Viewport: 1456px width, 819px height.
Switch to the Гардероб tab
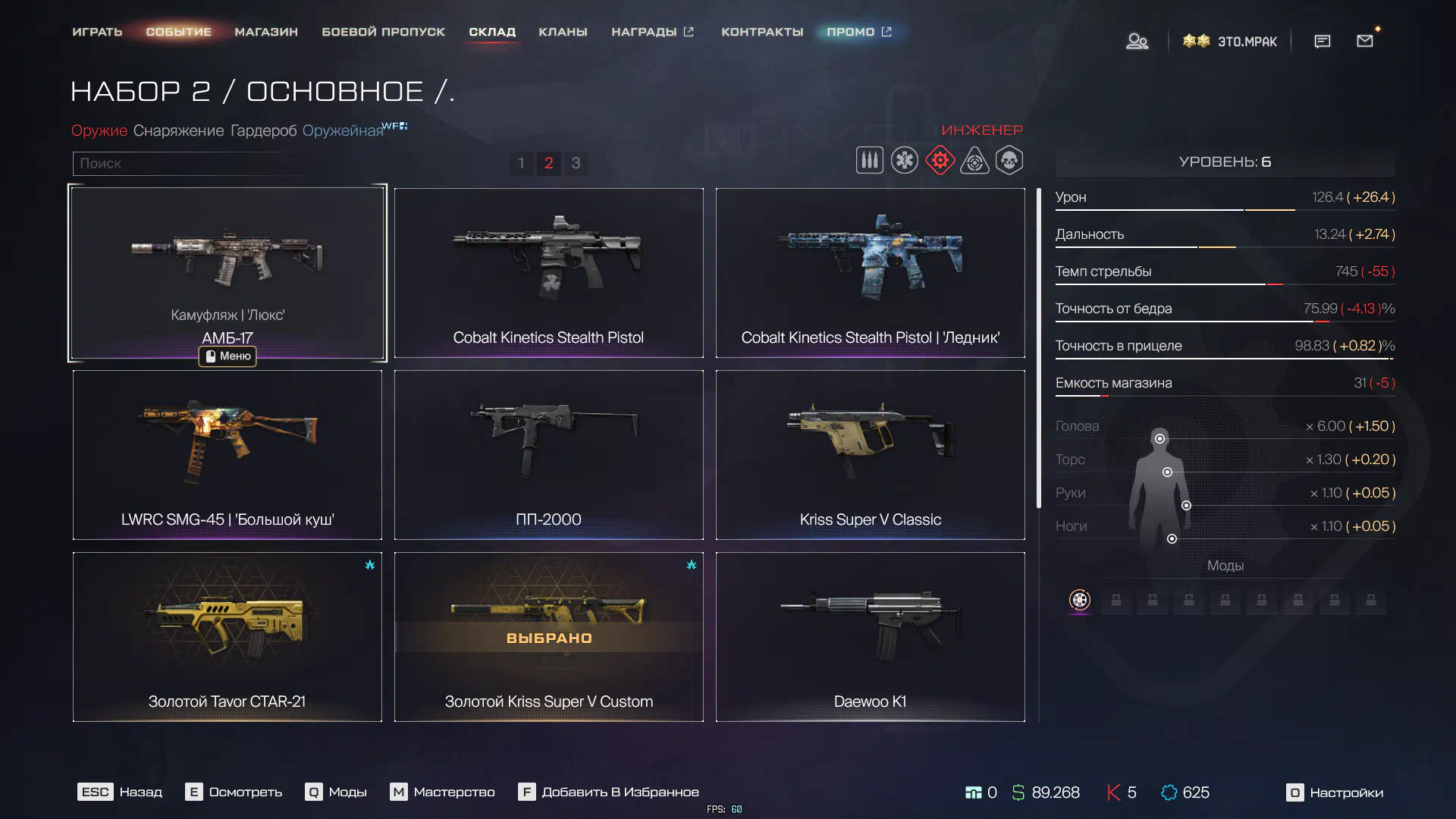pos(263,130)
